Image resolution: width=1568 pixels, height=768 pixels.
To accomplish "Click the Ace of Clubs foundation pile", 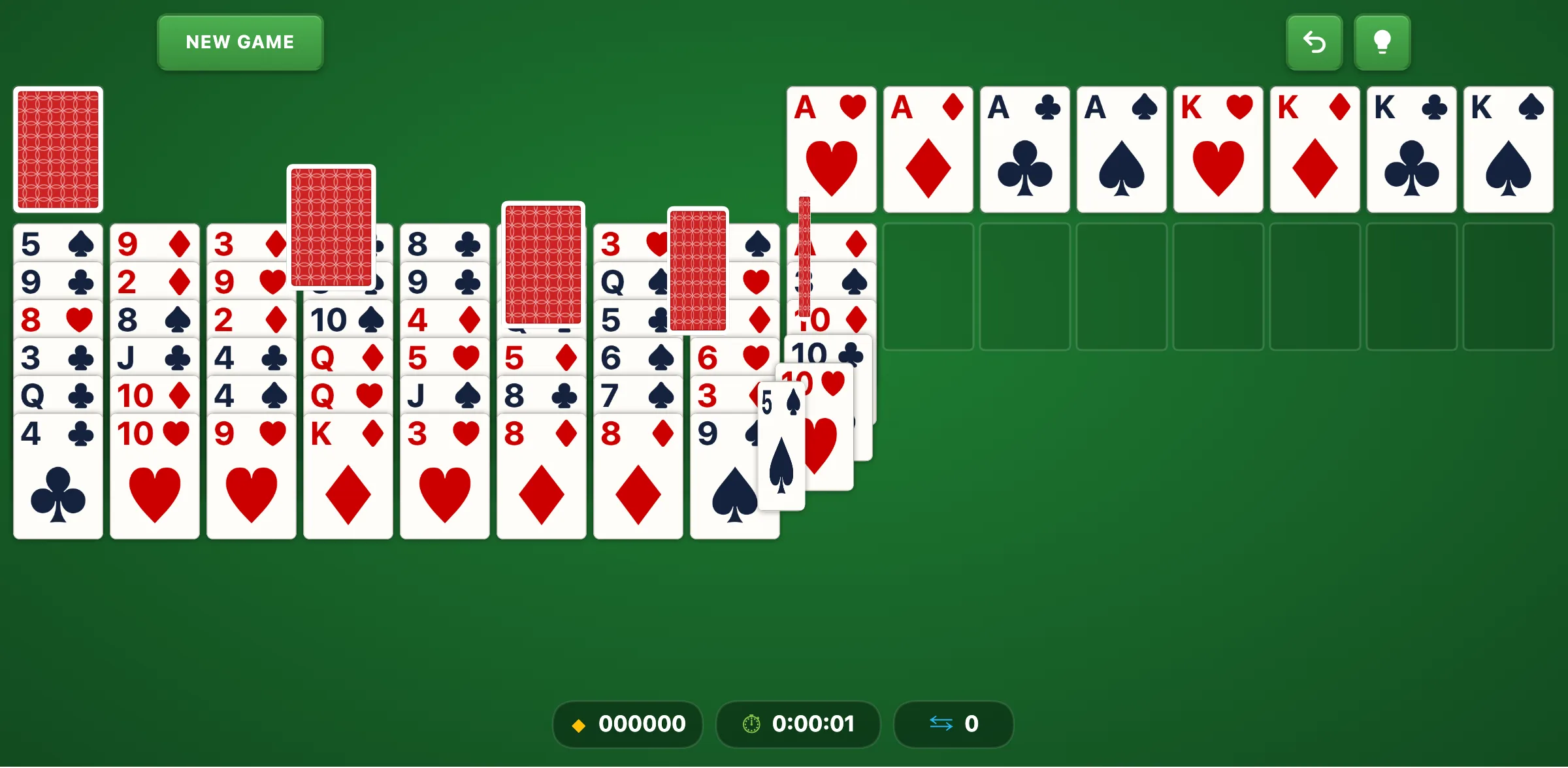I will [x=1024, y=149].
